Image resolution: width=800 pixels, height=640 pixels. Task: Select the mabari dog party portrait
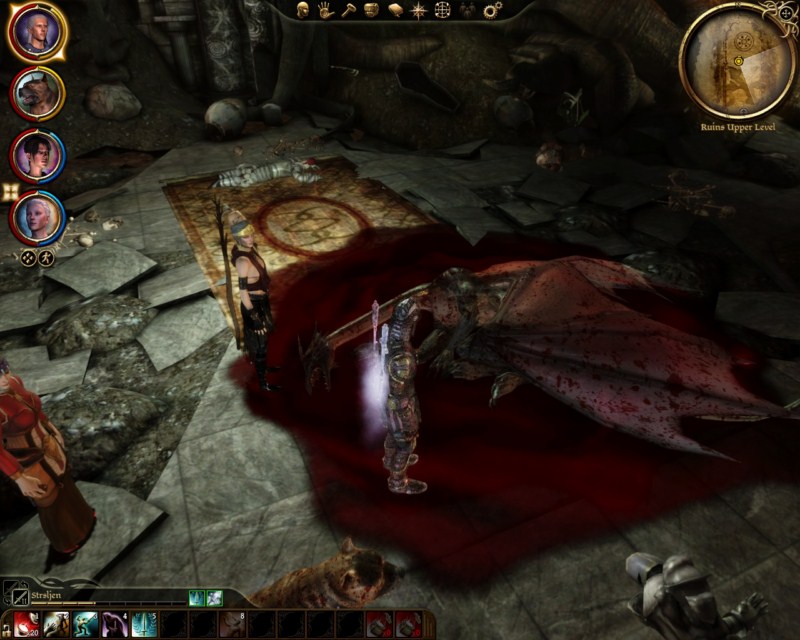pos(37,93)
